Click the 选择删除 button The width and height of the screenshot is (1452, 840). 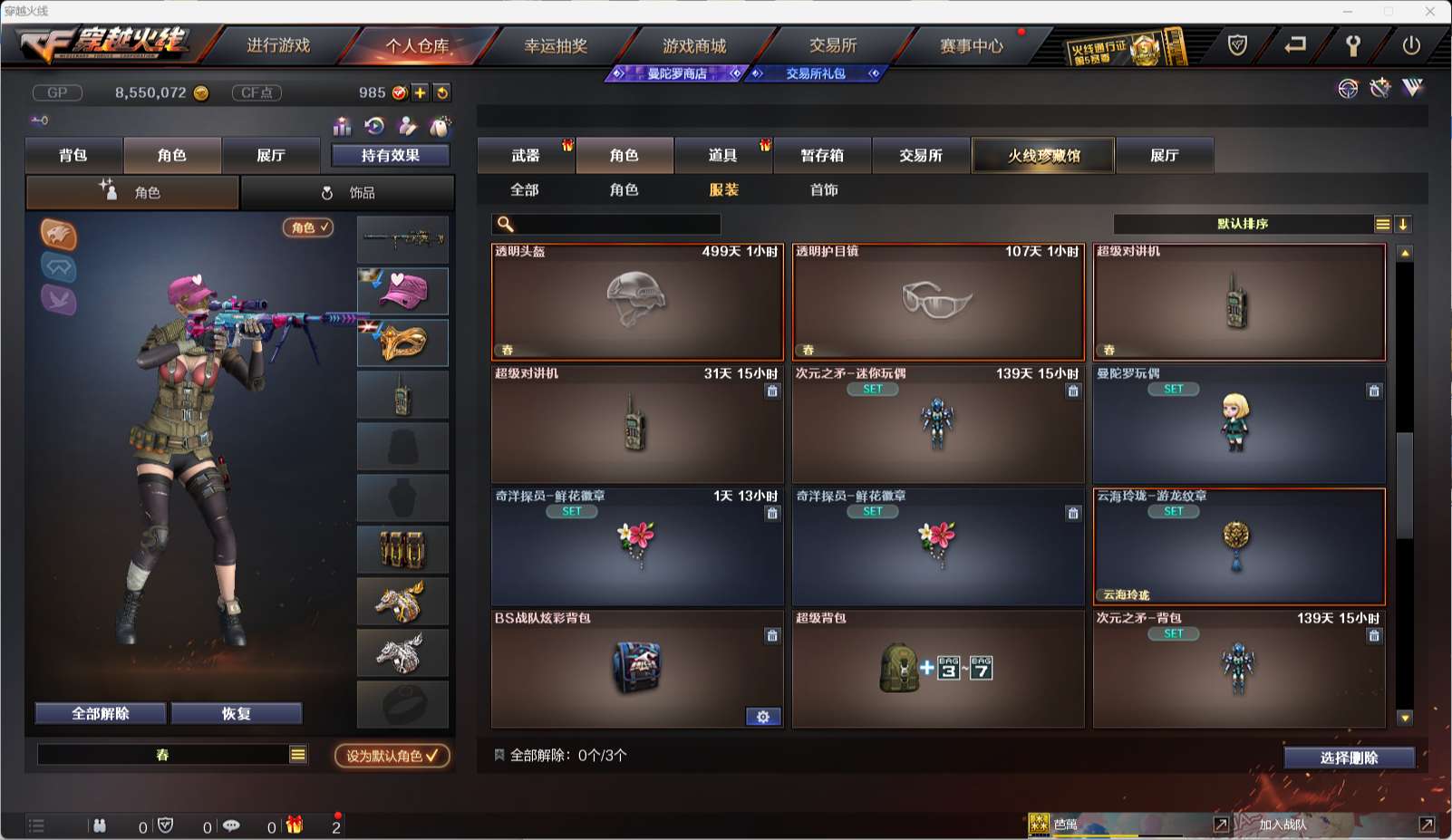click(1350, 758)
